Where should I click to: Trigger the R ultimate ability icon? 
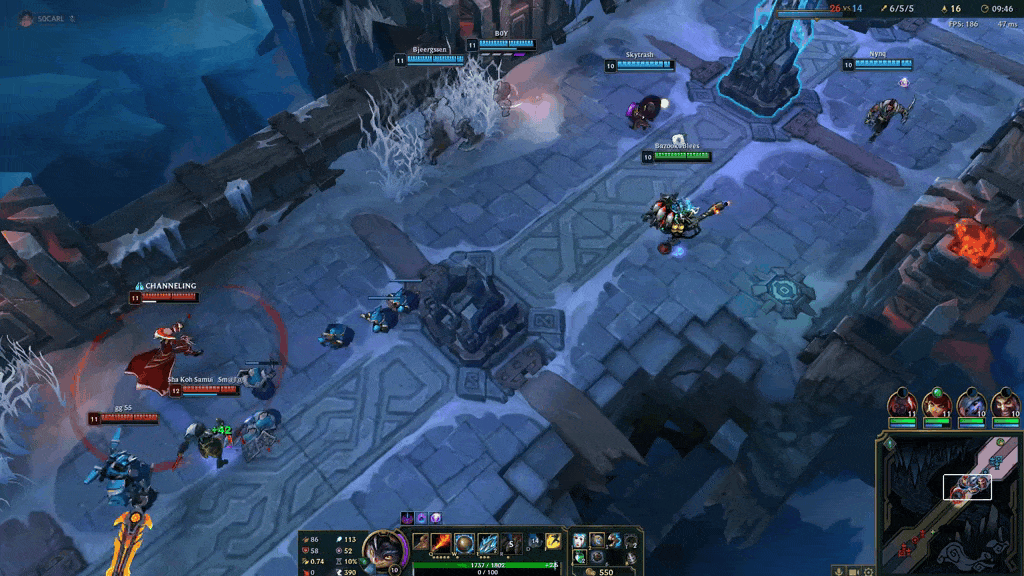coord(510,543)
